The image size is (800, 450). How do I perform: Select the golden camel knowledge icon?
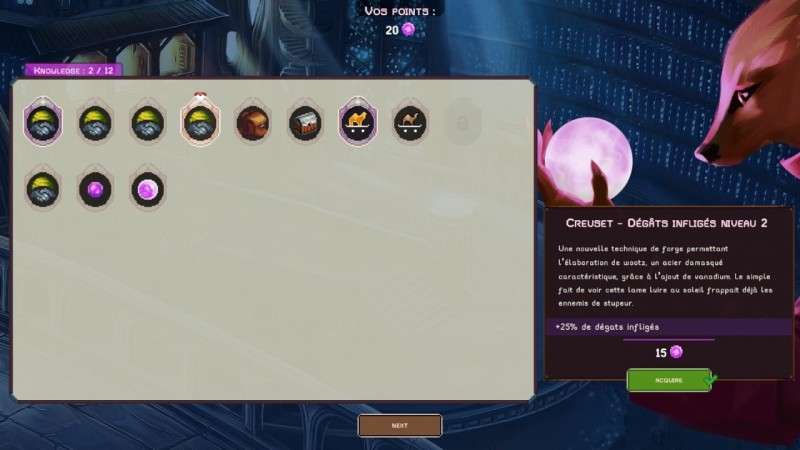click(x=357, y=123)
